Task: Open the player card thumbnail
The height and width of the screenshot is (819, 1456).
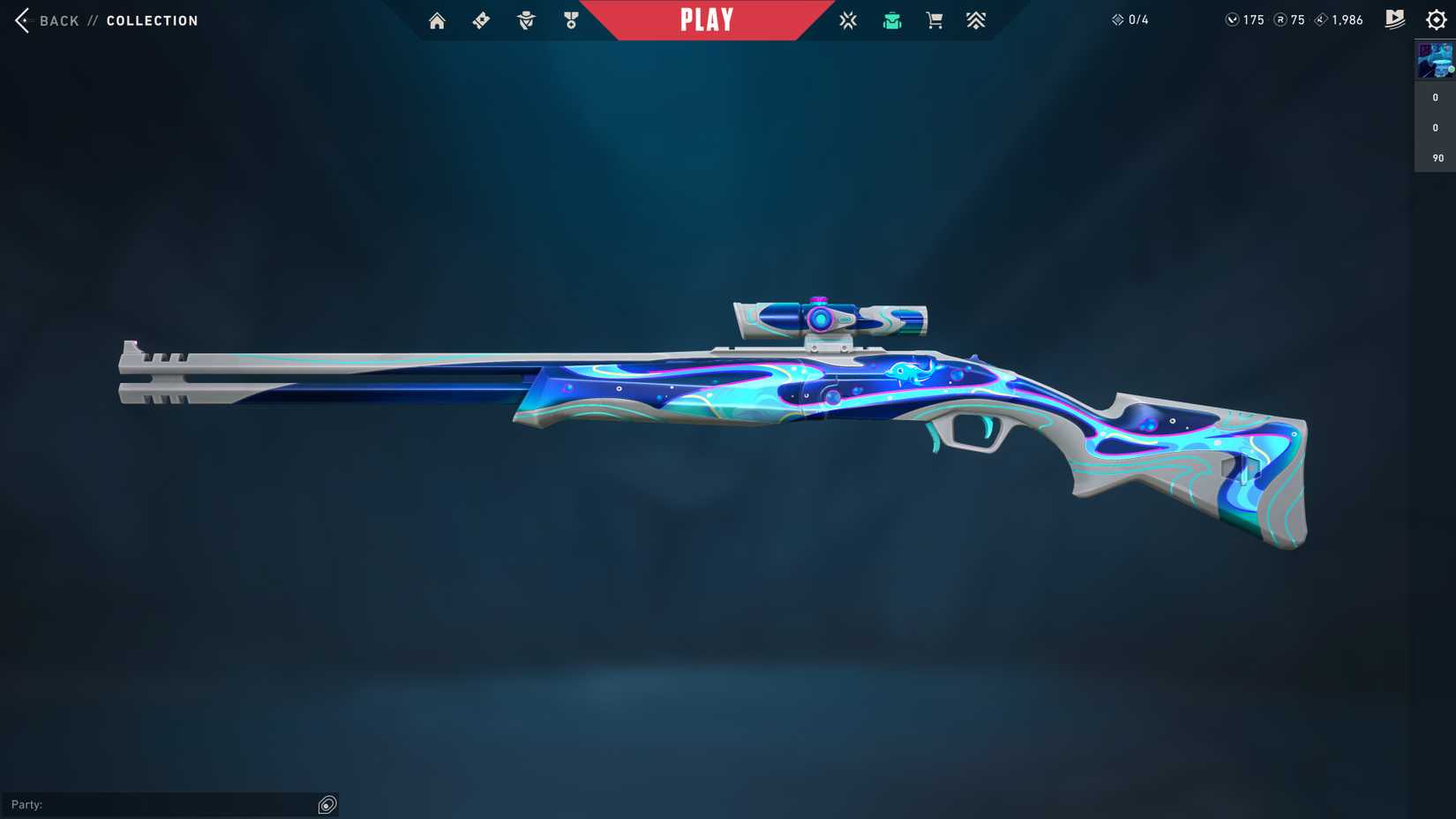Action: [x=1434, y=60]
